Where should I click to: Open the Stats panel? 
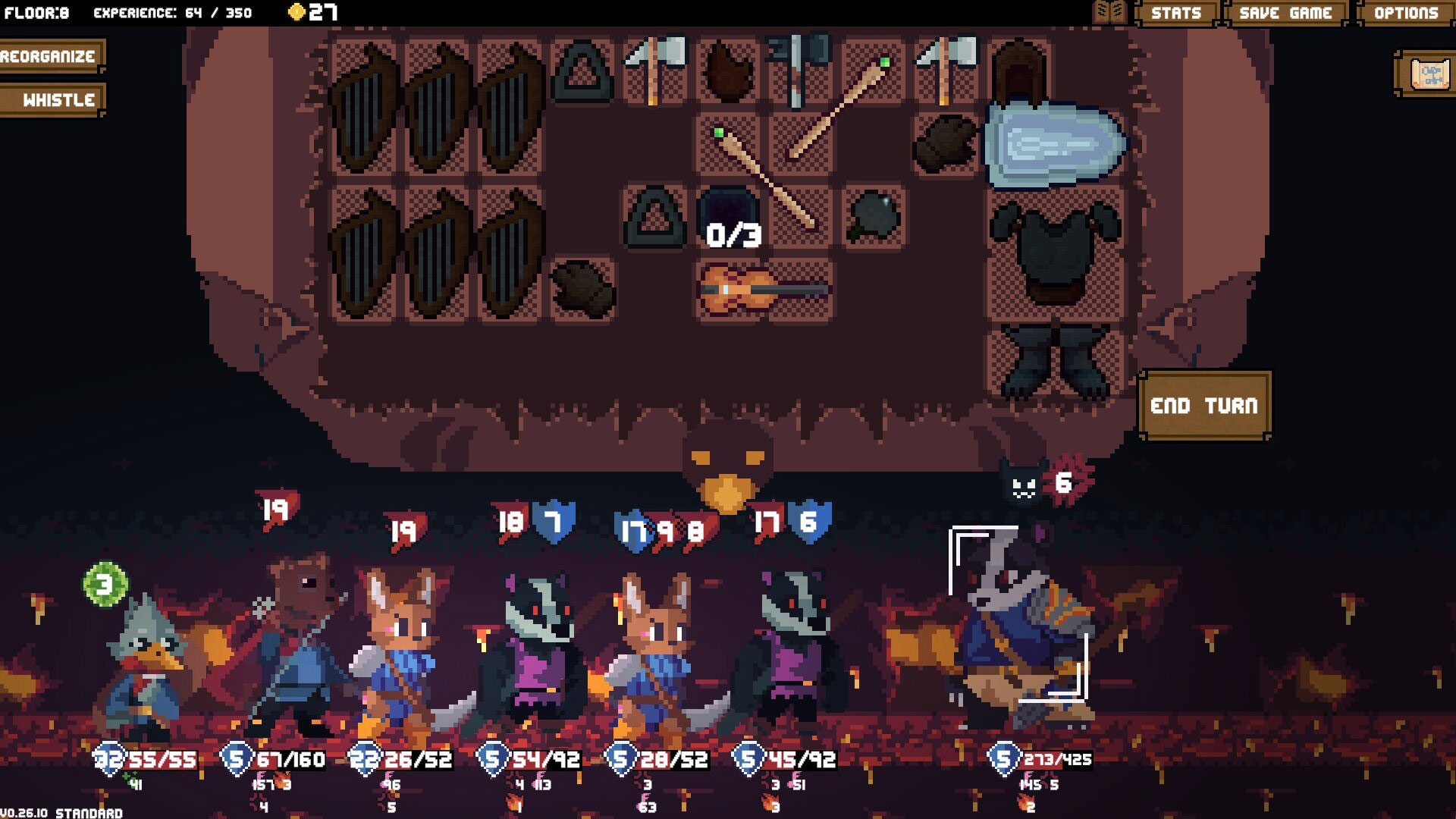(x=1175, y=13)
